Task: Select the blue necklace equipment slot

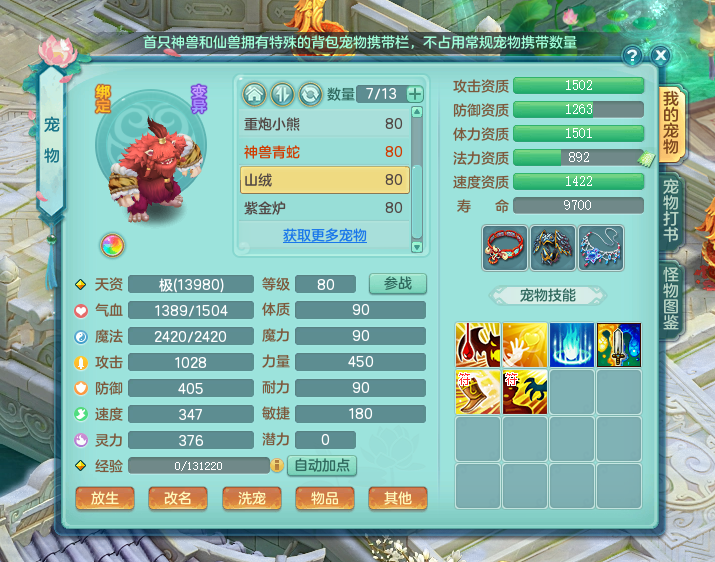Action: (601, 248)
